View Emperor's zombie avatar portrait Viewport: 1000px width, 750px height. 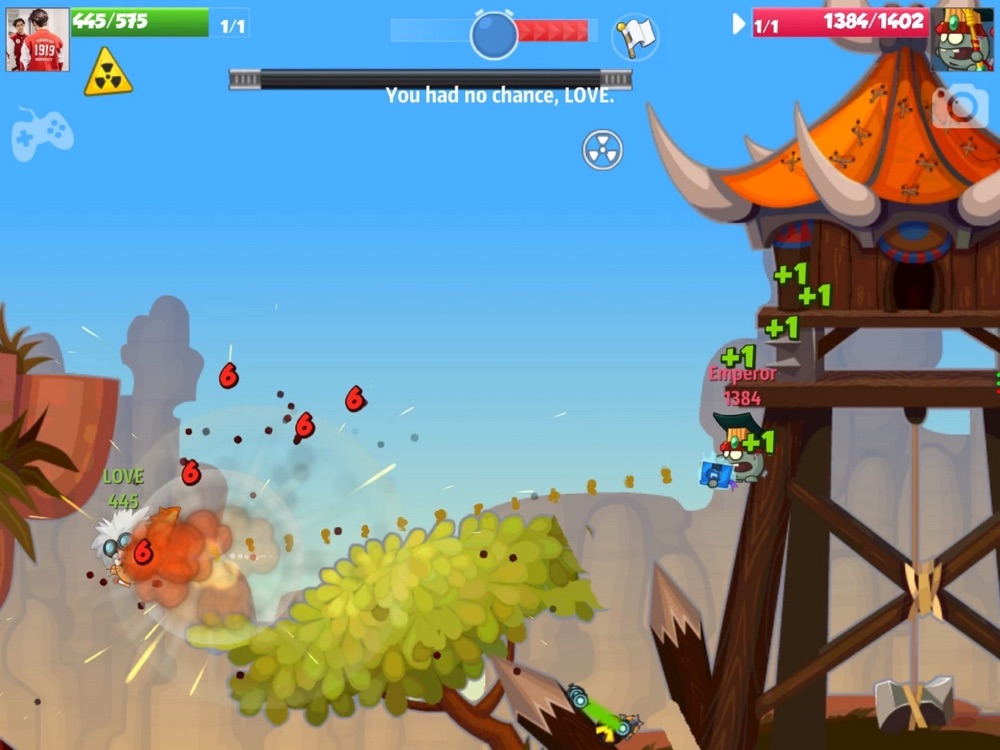coord(961,40)
